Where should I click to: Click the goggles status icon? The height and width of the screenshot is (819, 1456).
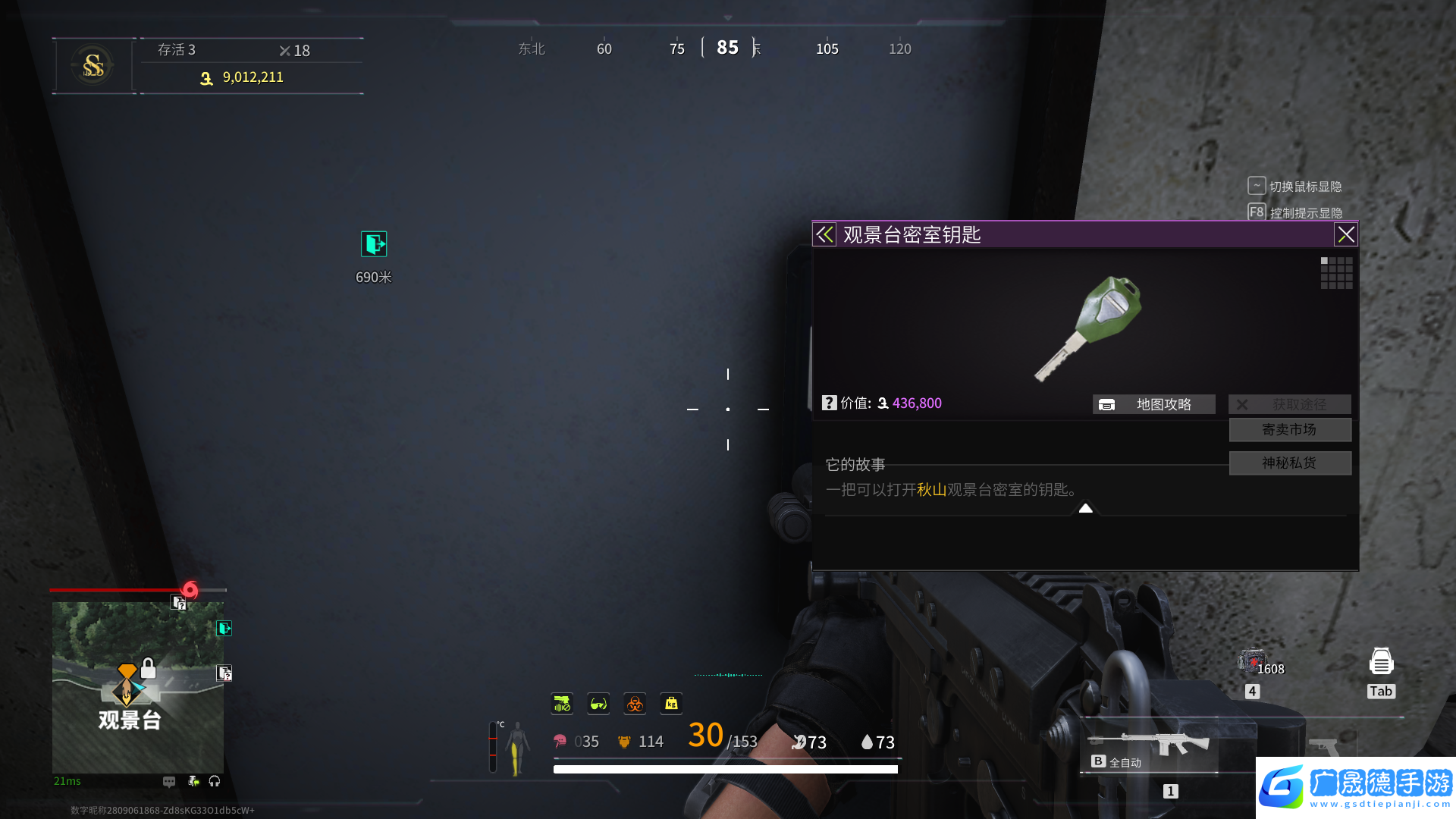coord(598,704)
